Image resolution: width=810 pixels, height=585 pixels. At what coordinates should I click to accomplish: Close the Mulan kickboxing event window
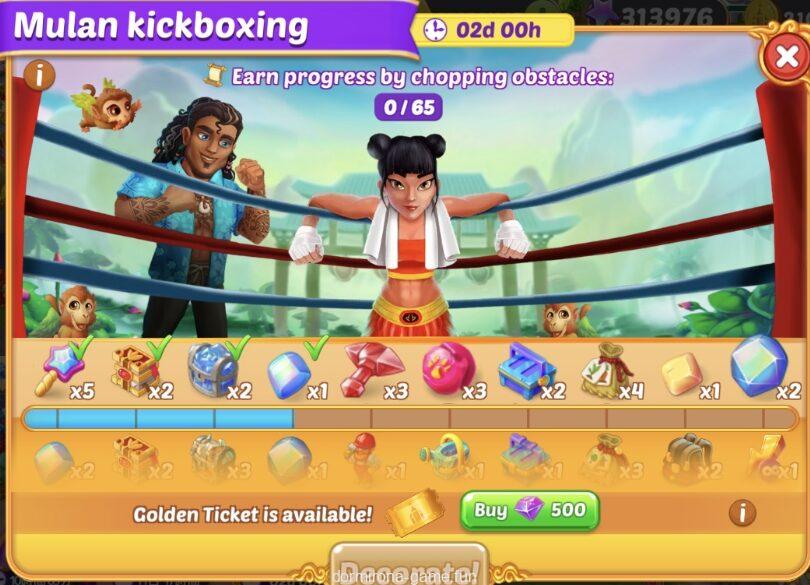click(786, 59)
